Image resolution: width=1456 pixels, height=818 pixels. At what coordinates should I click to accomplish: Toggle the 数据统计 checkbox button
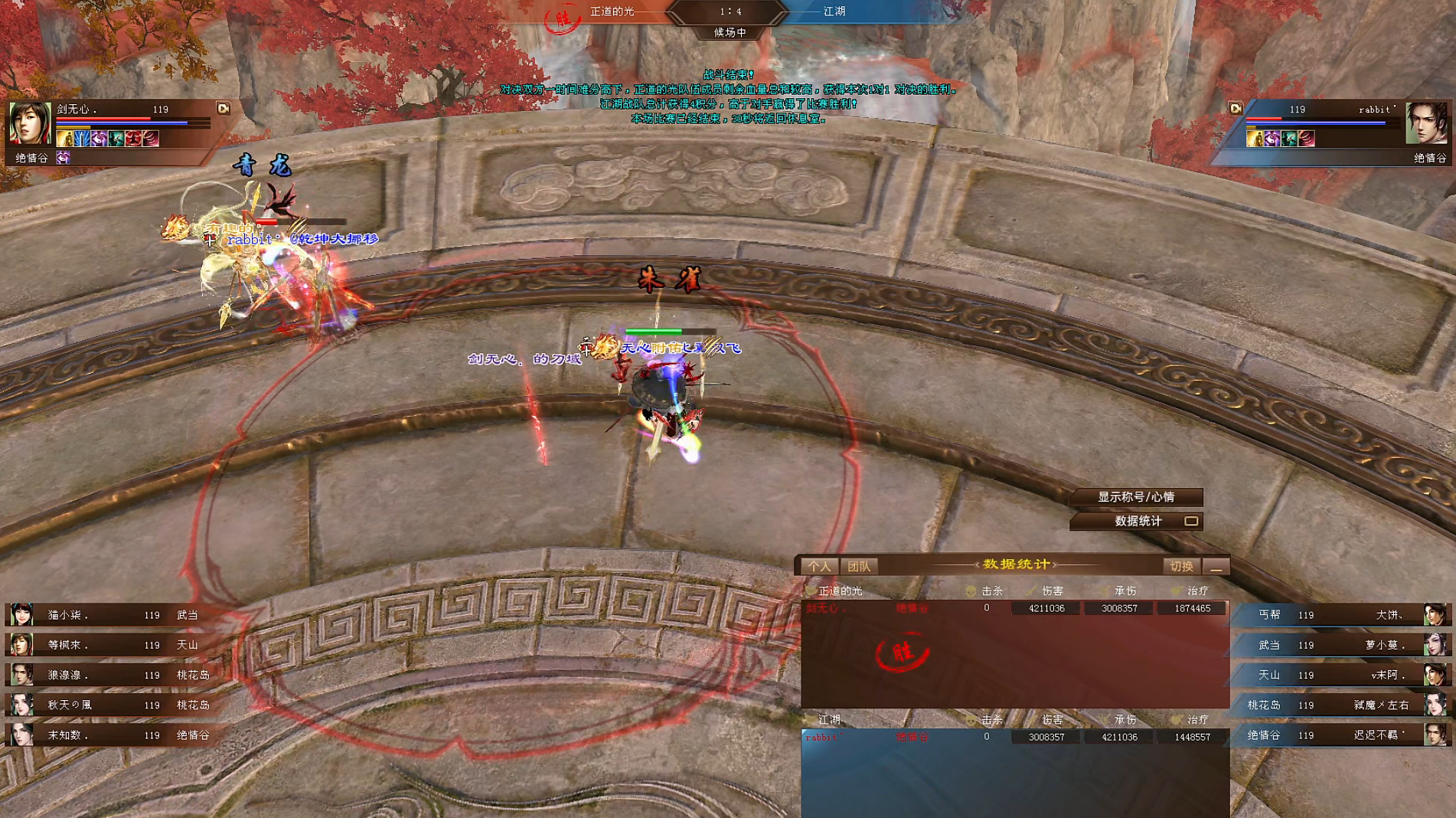click(x=1190, y=521)
